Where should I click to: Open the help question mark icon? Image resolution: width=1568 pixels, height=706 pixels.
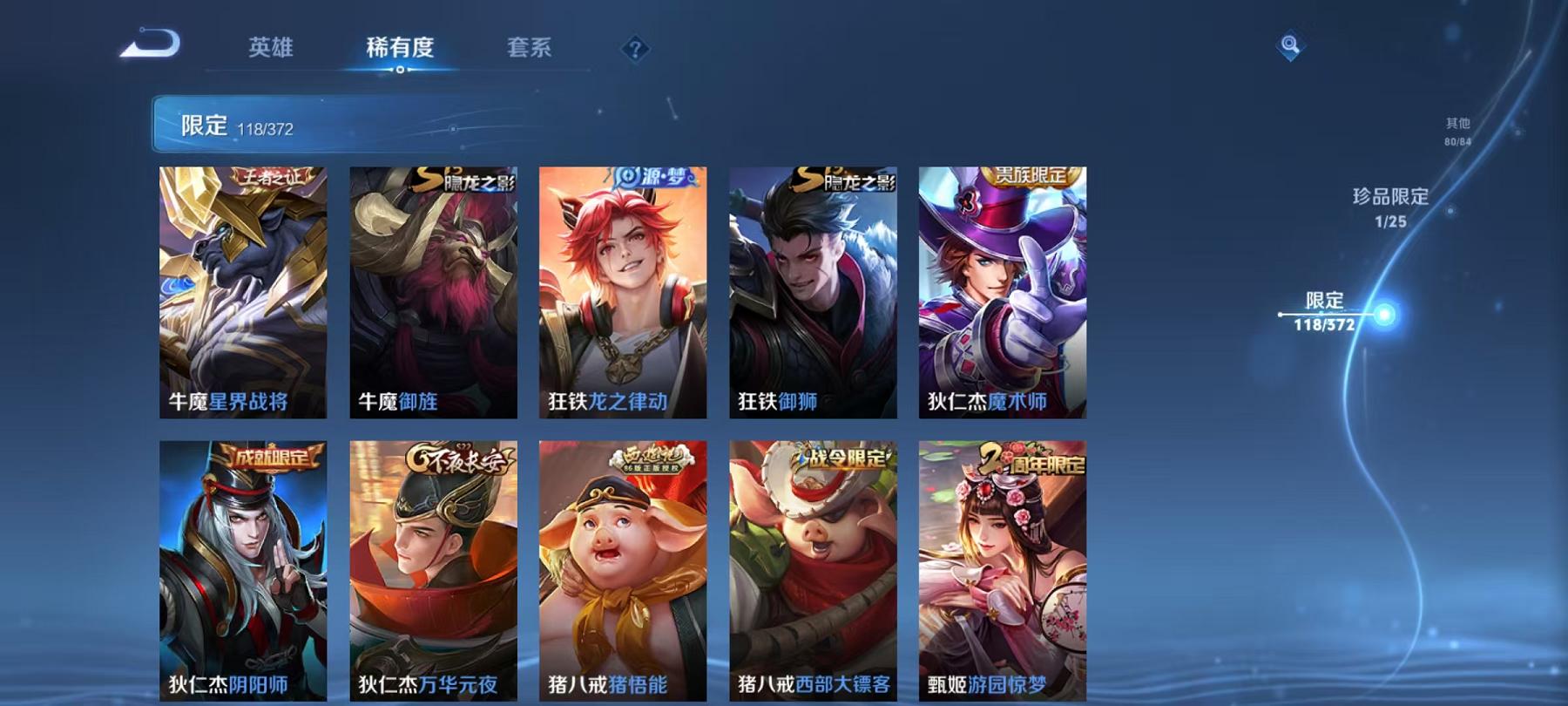click(x=636, y=48)
